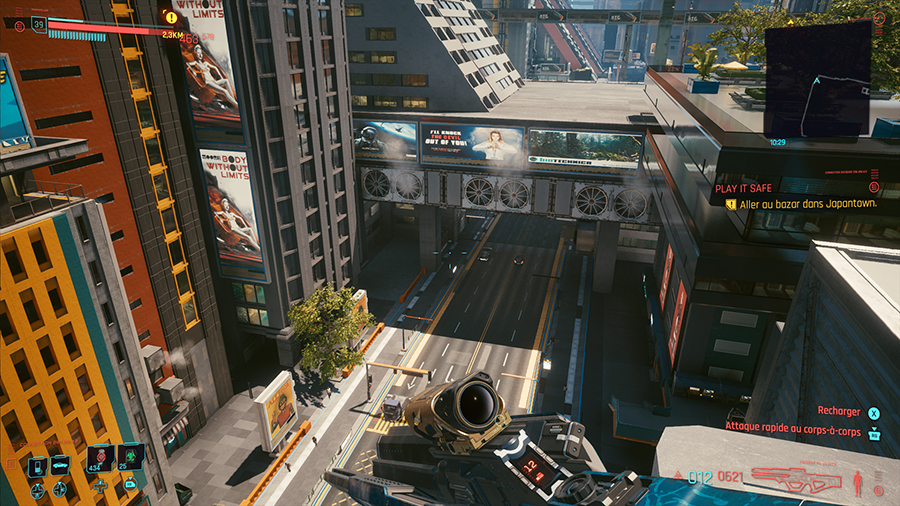The height and width of the screenshot is (506, 900).
Task: Click the player level 39 badge
Action: [x=39, y=23]
